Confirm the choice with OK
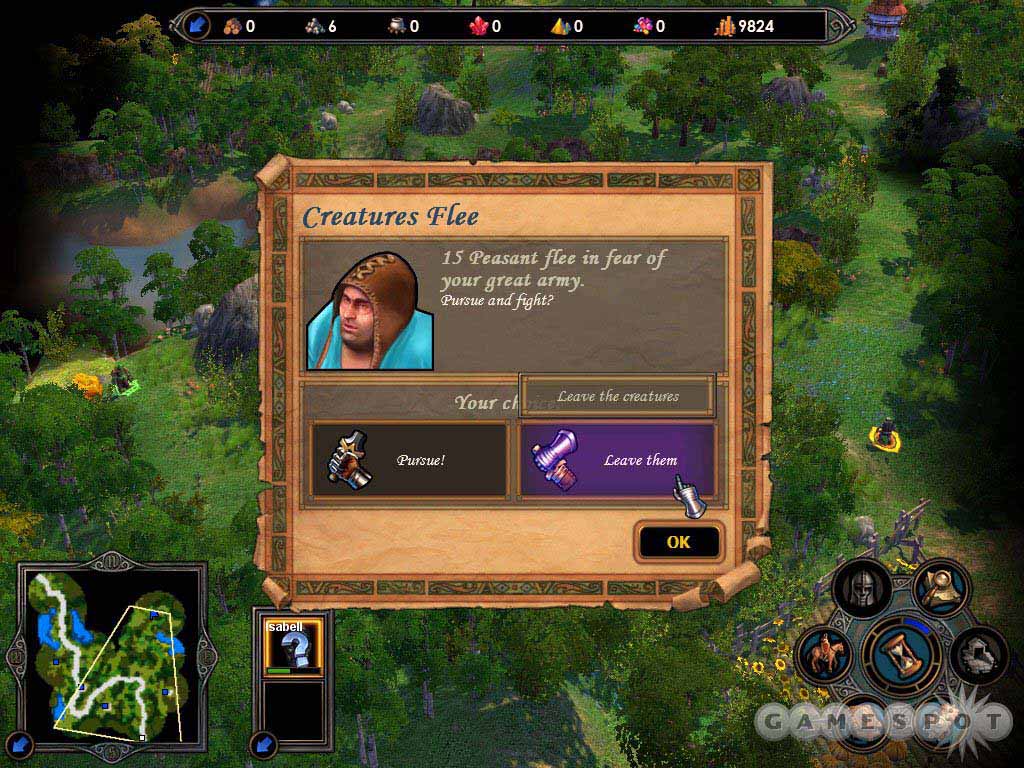 pyautogui.click(x=678, y=542)
